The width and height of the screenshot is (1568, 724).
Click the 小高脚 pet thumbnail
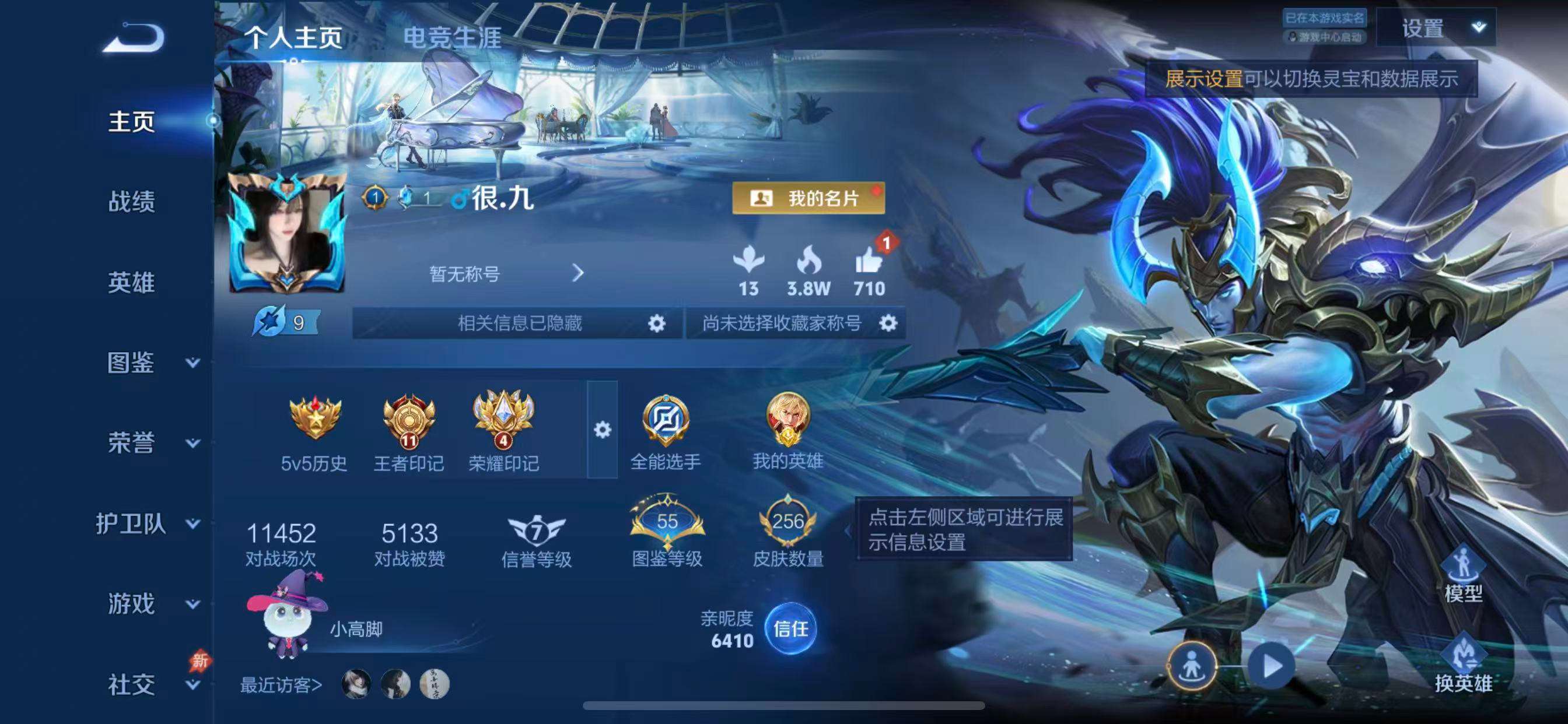pos(283,621)
